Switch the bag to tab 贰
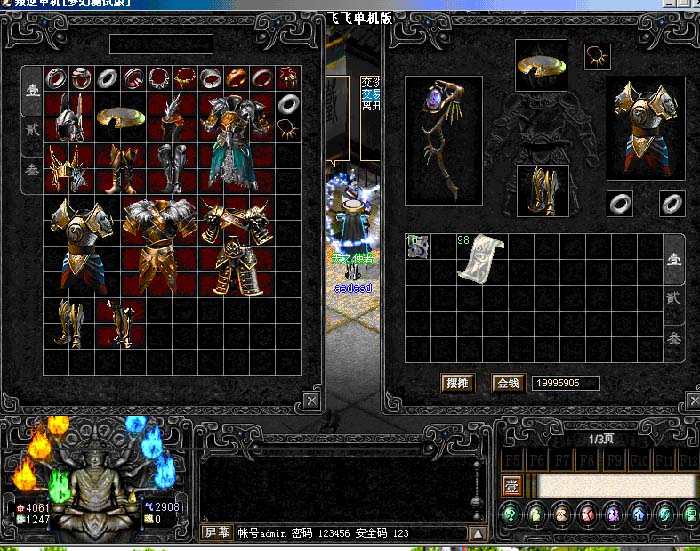The image size is (700, 551). [675, 298]
